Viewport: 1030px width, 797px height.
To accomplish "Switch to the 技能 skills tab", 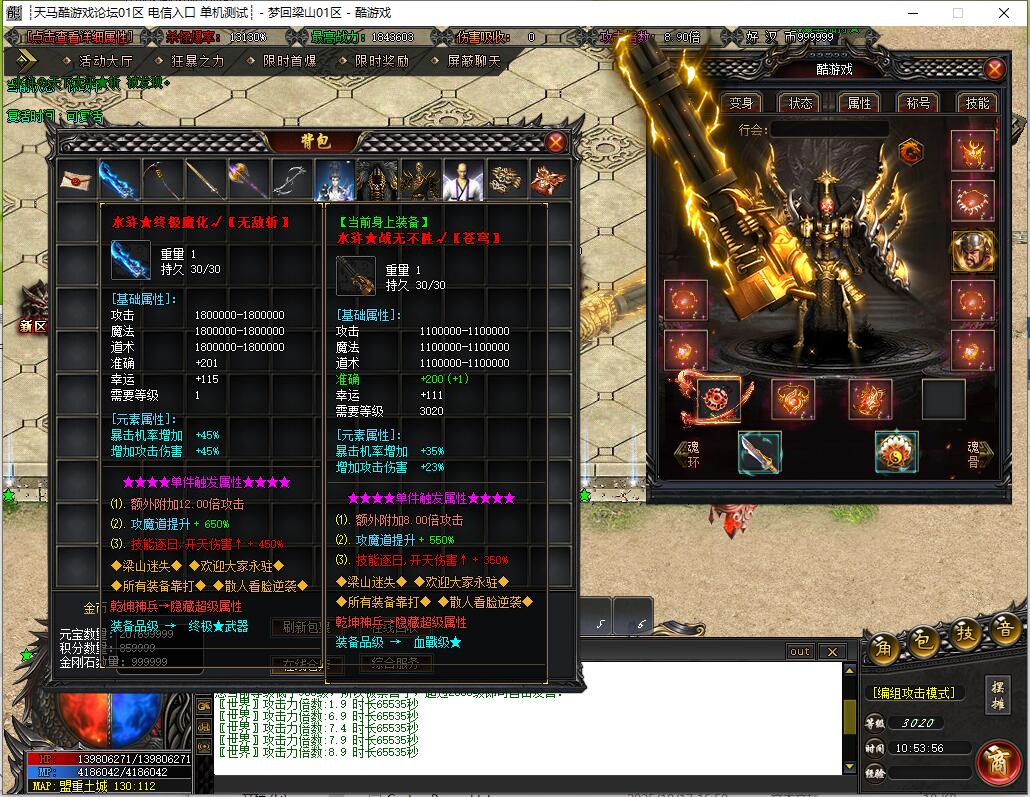I will click(x=977, y=103).
